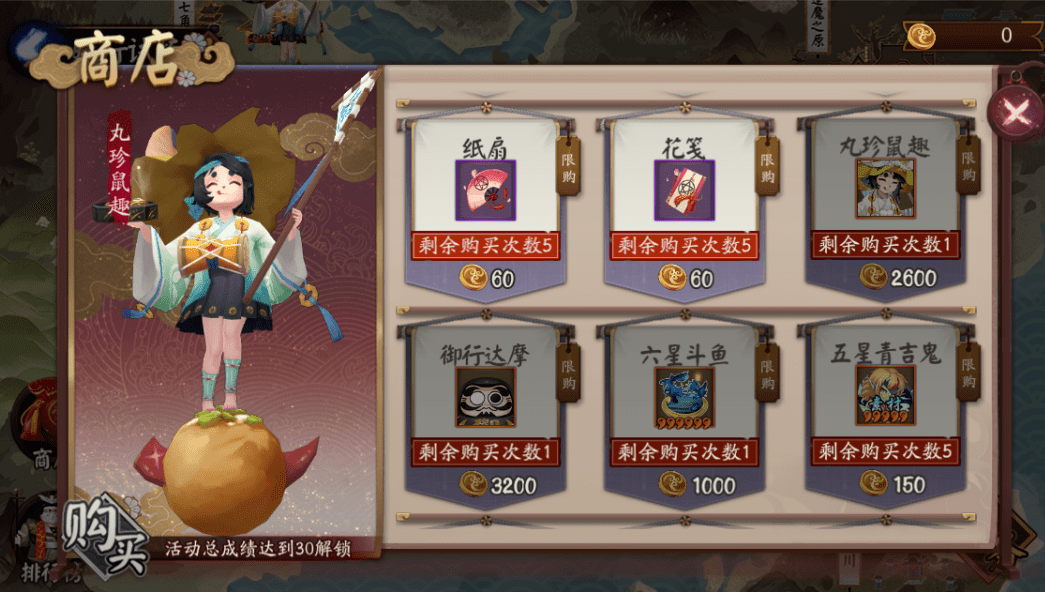
Task: Select the 纸扇 paper fan item
Action: 485,190
